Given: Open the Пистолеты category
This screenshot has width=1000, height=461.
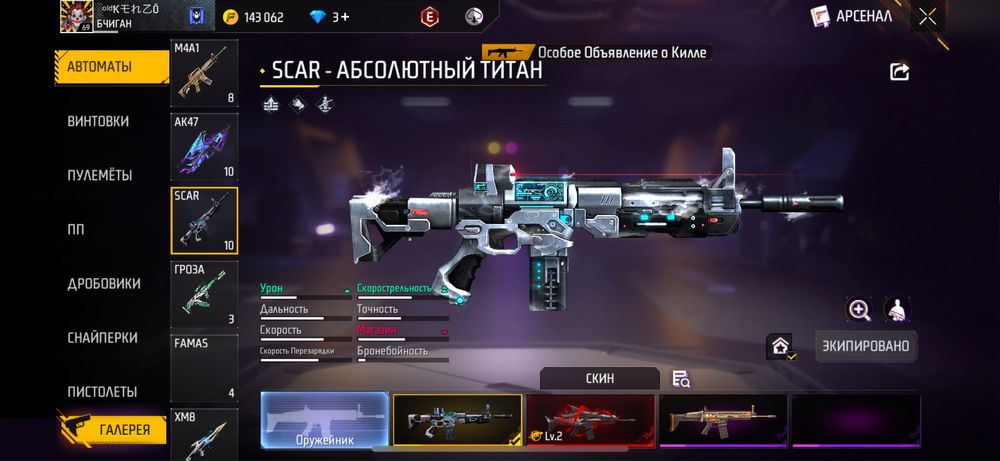Looking at the screenshot, I should [101, 391].
